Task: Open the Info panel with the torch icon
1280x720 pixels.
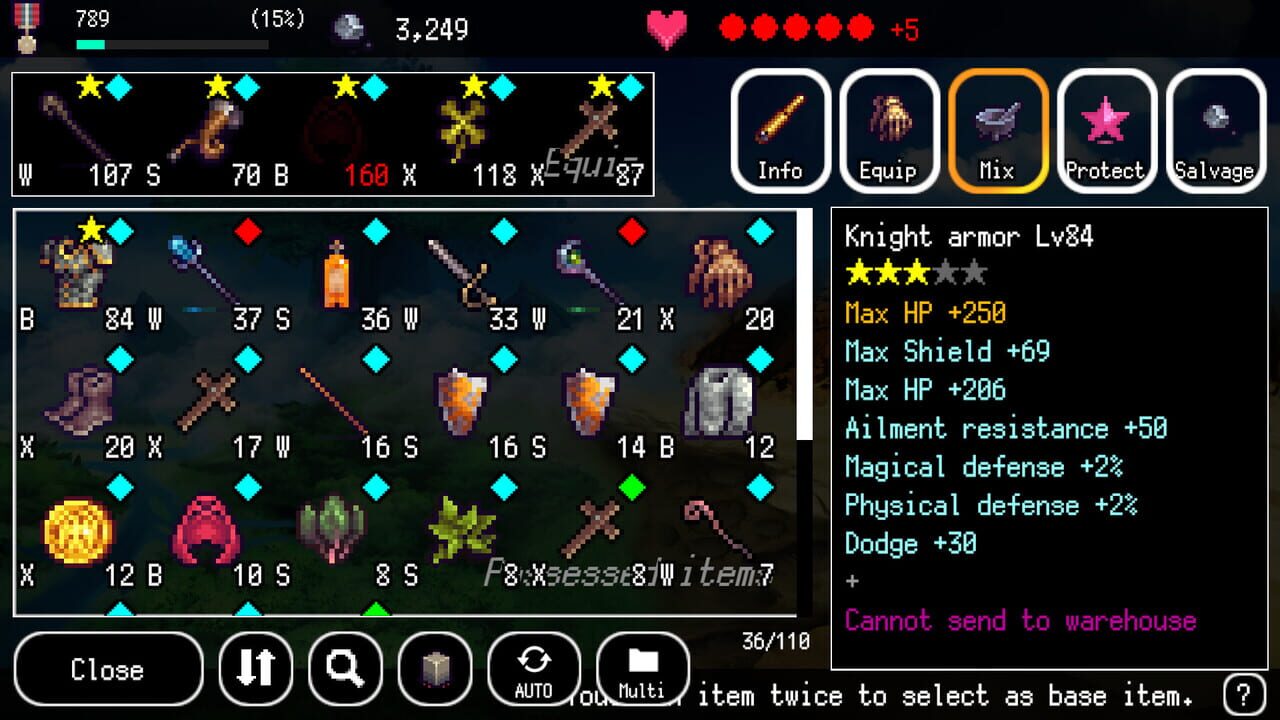Action: pyautogui.click(x=779, y=131)
